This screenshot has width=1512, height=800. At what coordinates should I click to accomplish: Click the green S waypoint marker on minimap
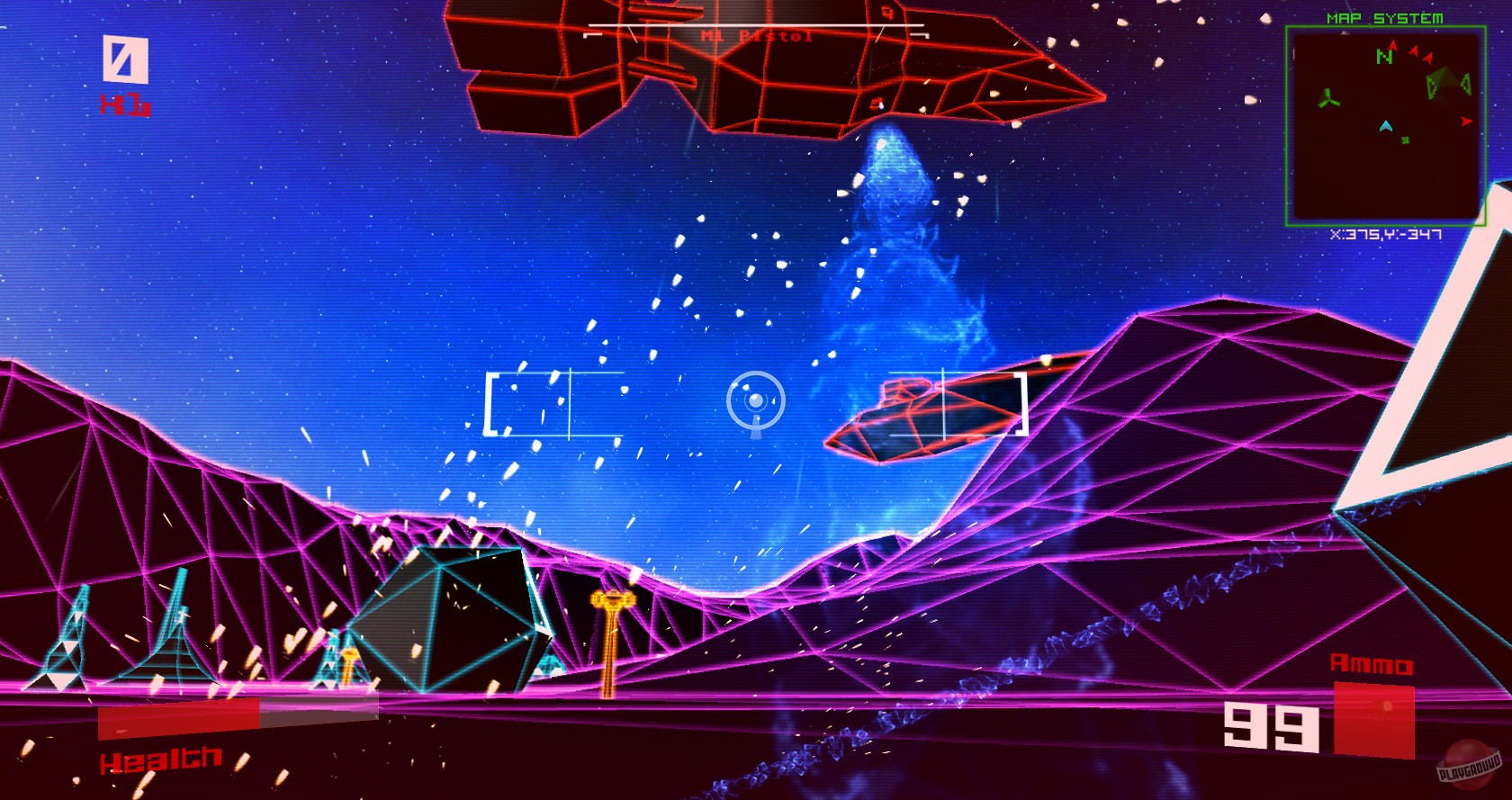1406,139
